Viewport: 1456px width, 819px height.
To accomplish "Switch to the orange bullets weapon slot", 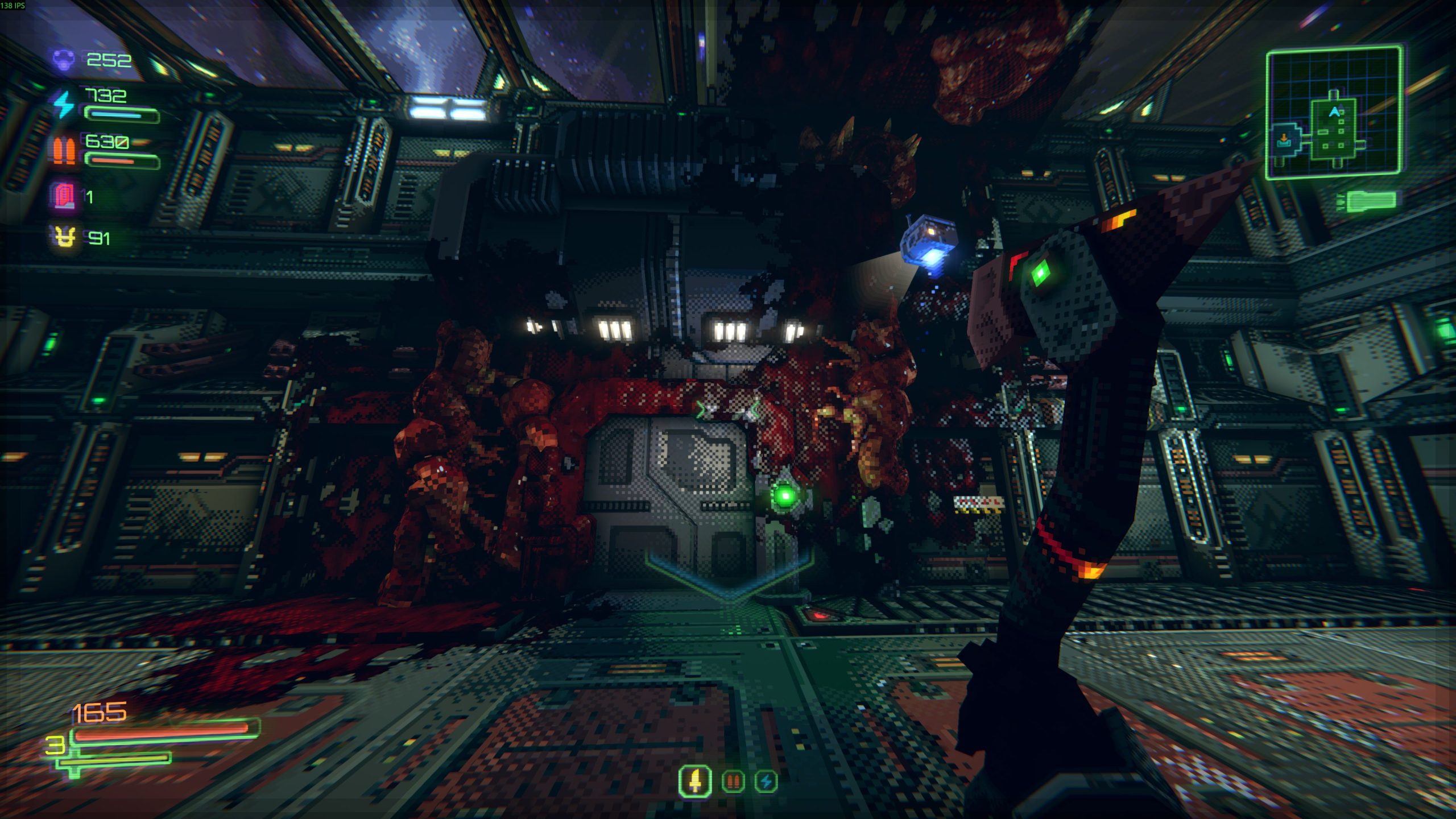I will (733, 782).
